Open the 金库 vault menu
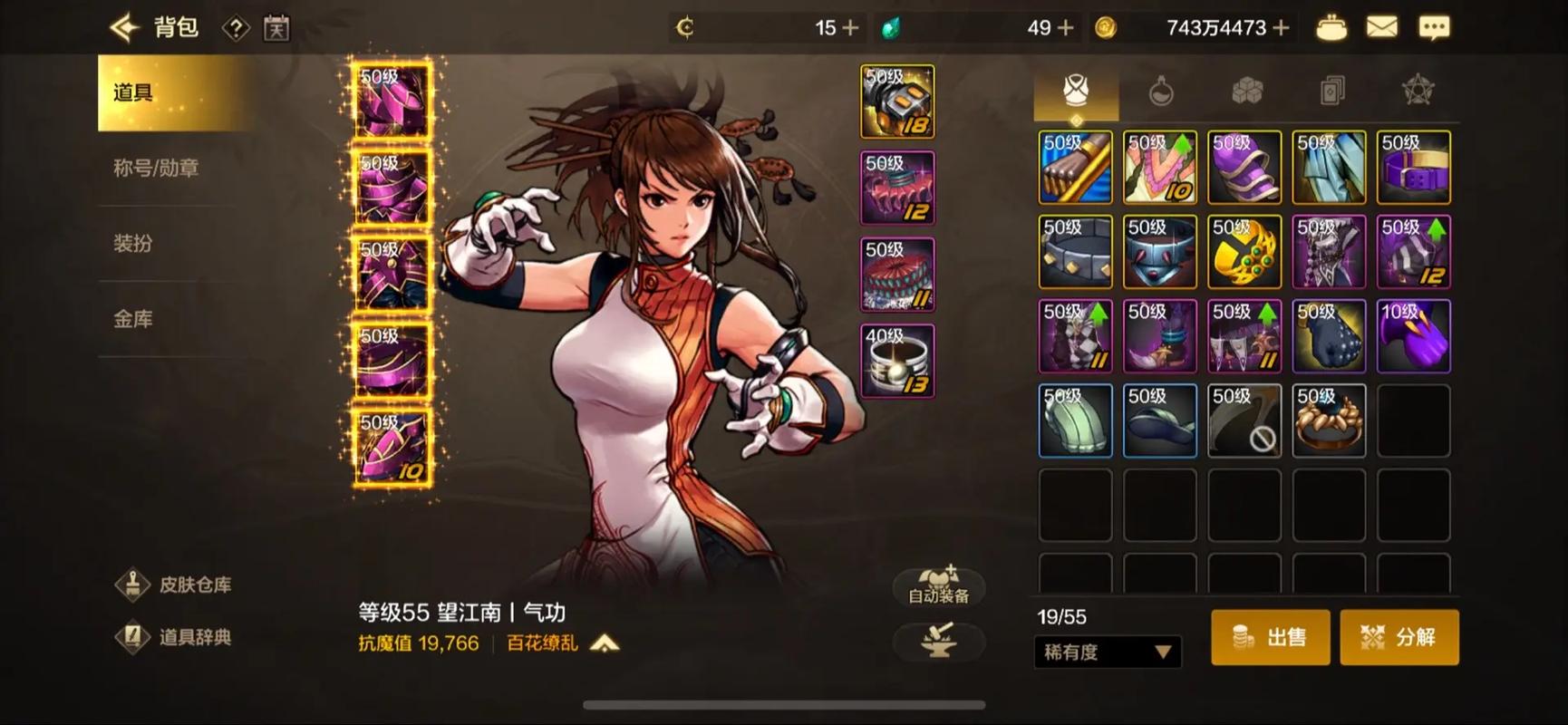The height and width of the screenshot is (725, 1568). coord(133,318)
